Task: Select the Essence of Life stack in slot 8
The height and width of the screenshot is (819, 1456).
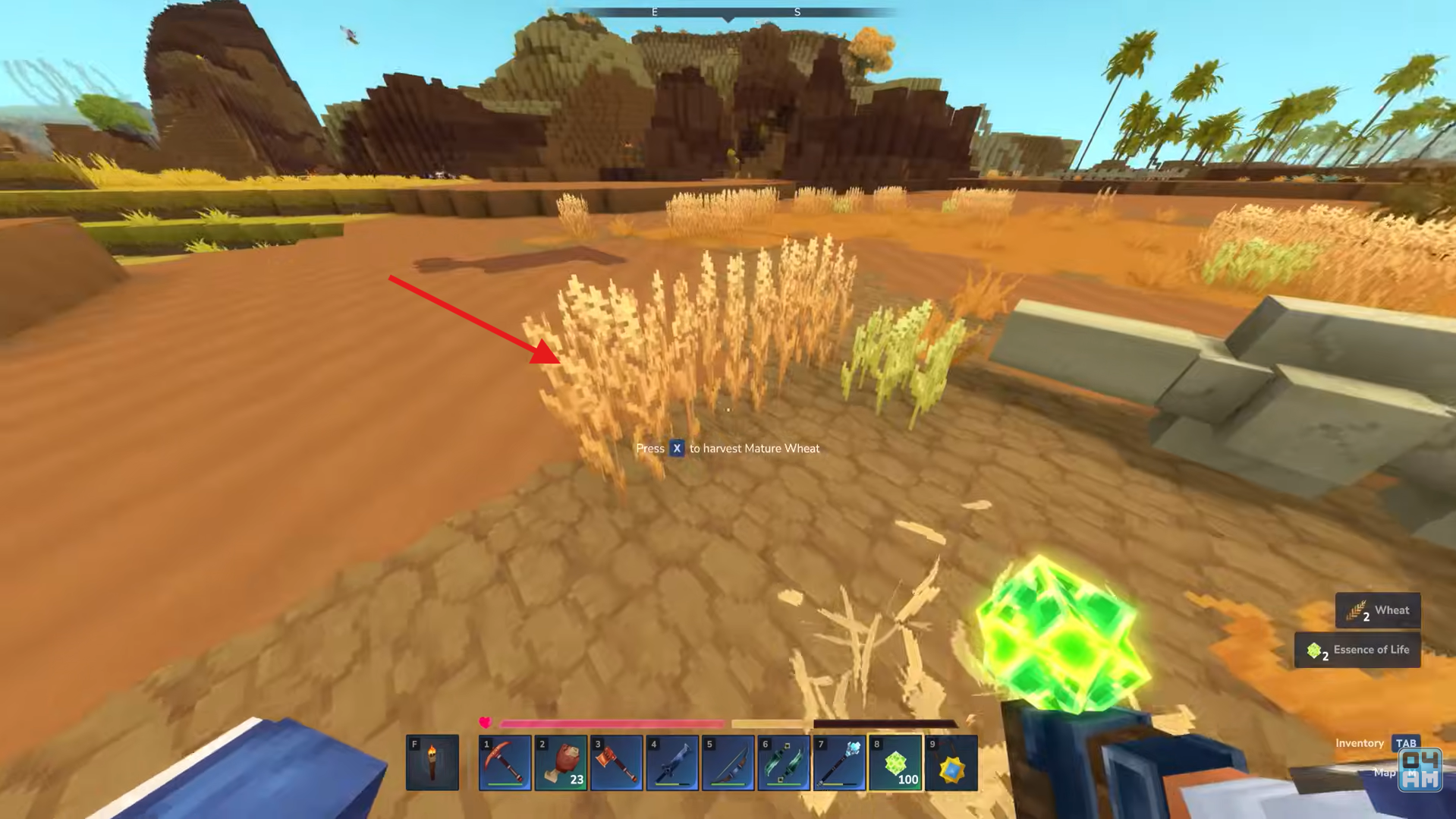Action: pyautogui.click(x=894, y=762)
